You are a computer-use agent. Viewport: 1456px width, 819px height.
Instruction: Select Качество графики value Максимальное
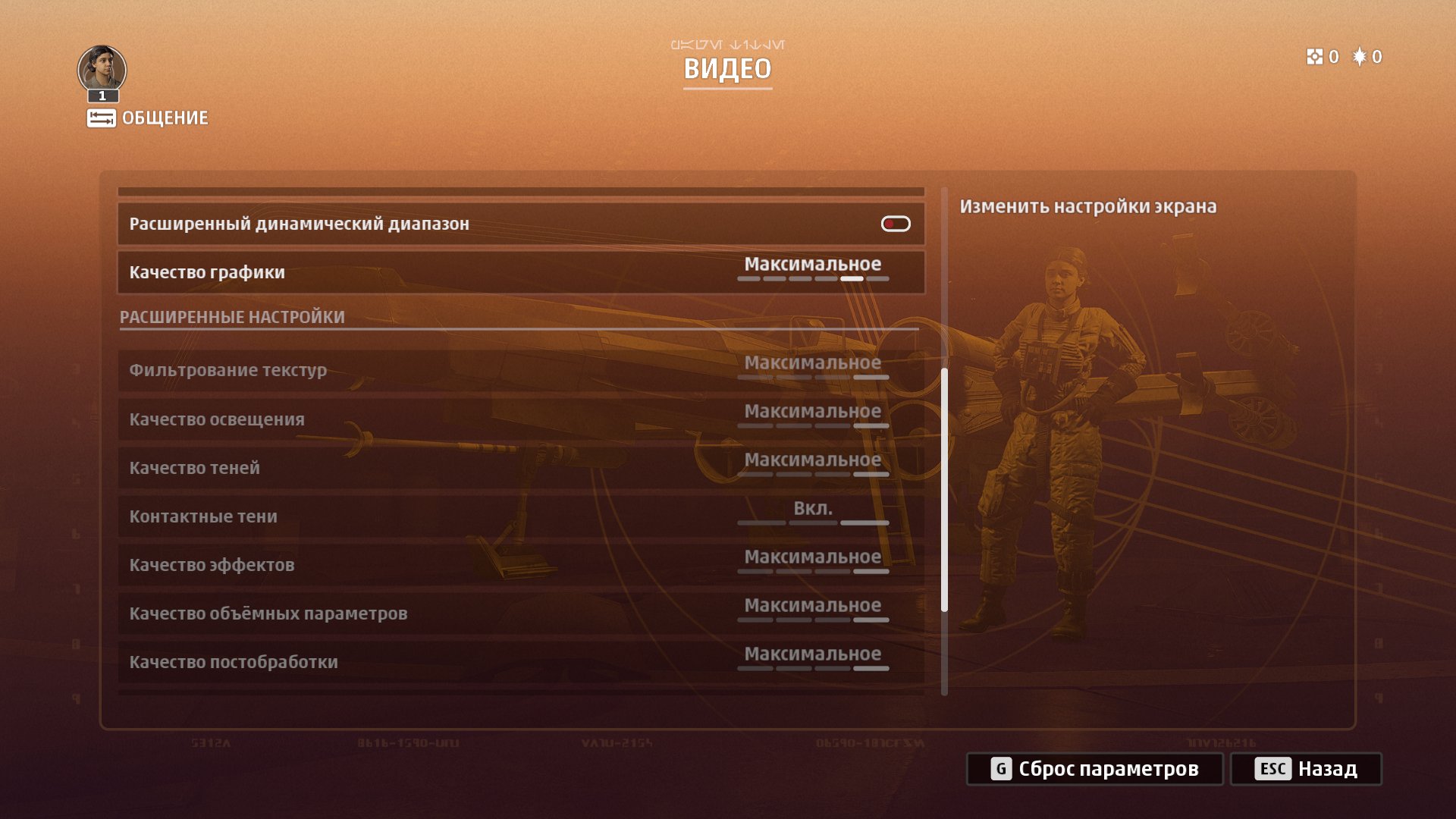(x=813, y=264)
